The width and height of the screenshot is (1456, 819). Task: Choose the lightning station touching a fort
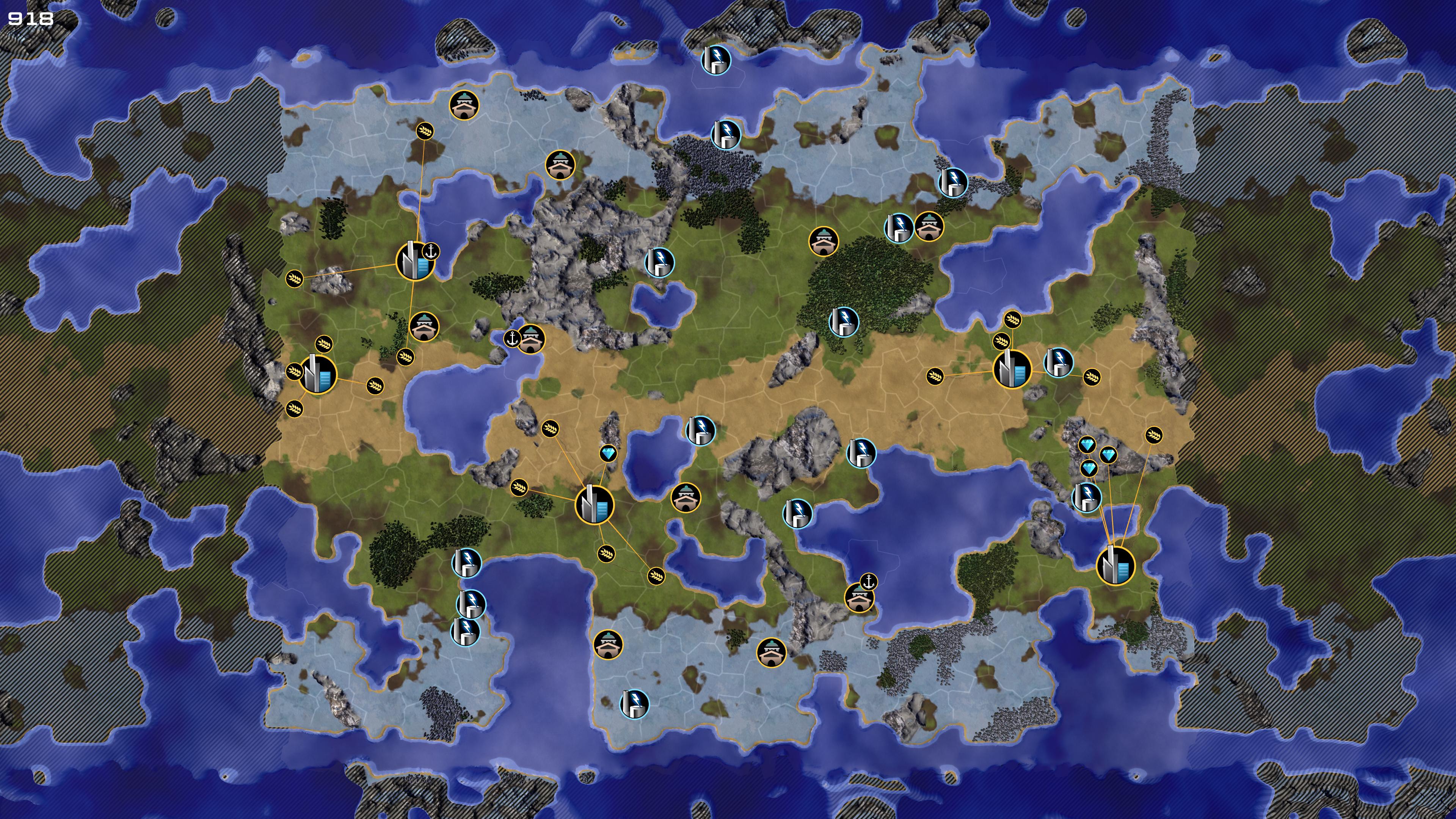(898, 227)
